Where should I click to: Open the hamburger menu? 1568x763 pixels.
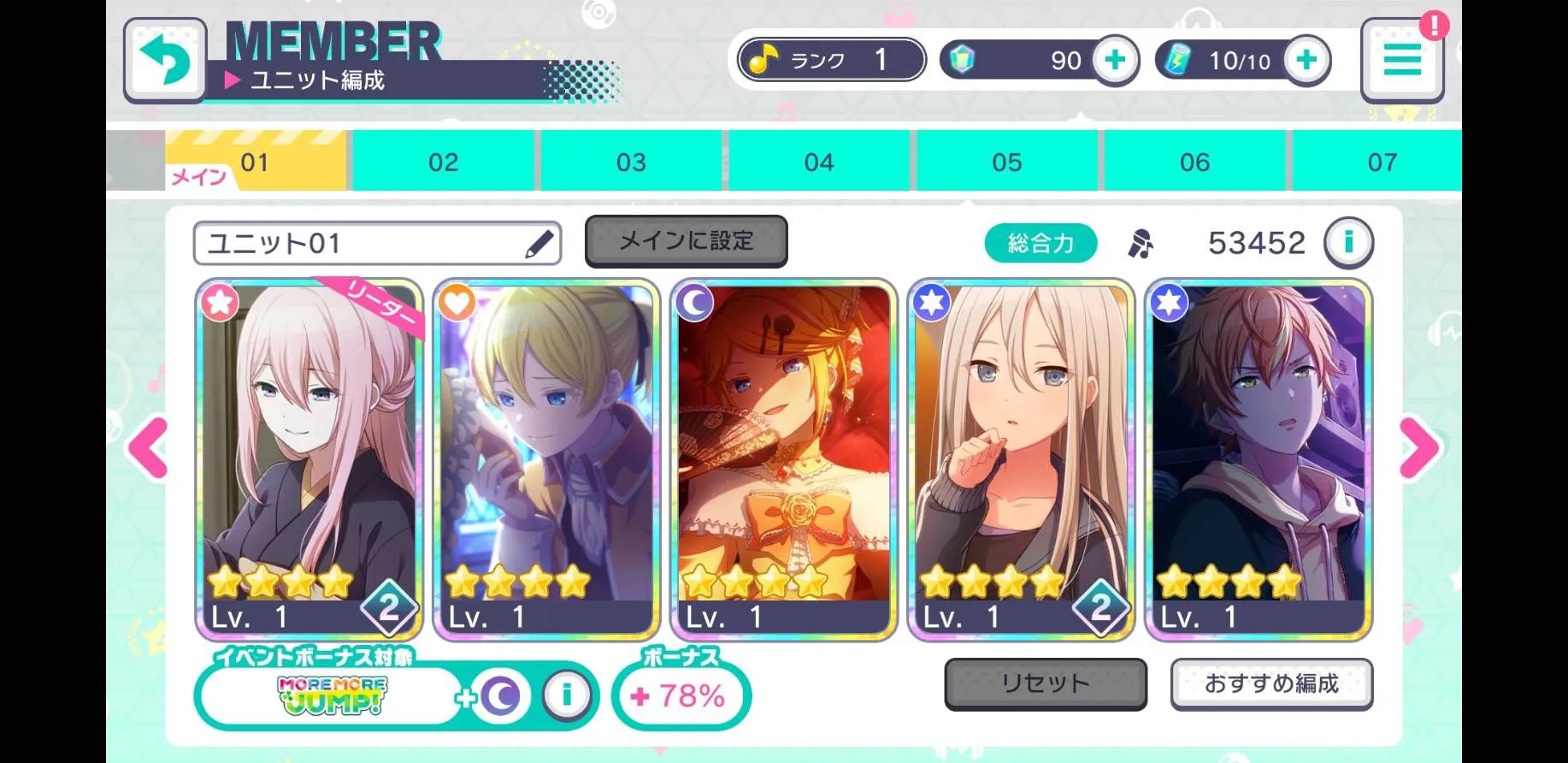coord(1401,61)
